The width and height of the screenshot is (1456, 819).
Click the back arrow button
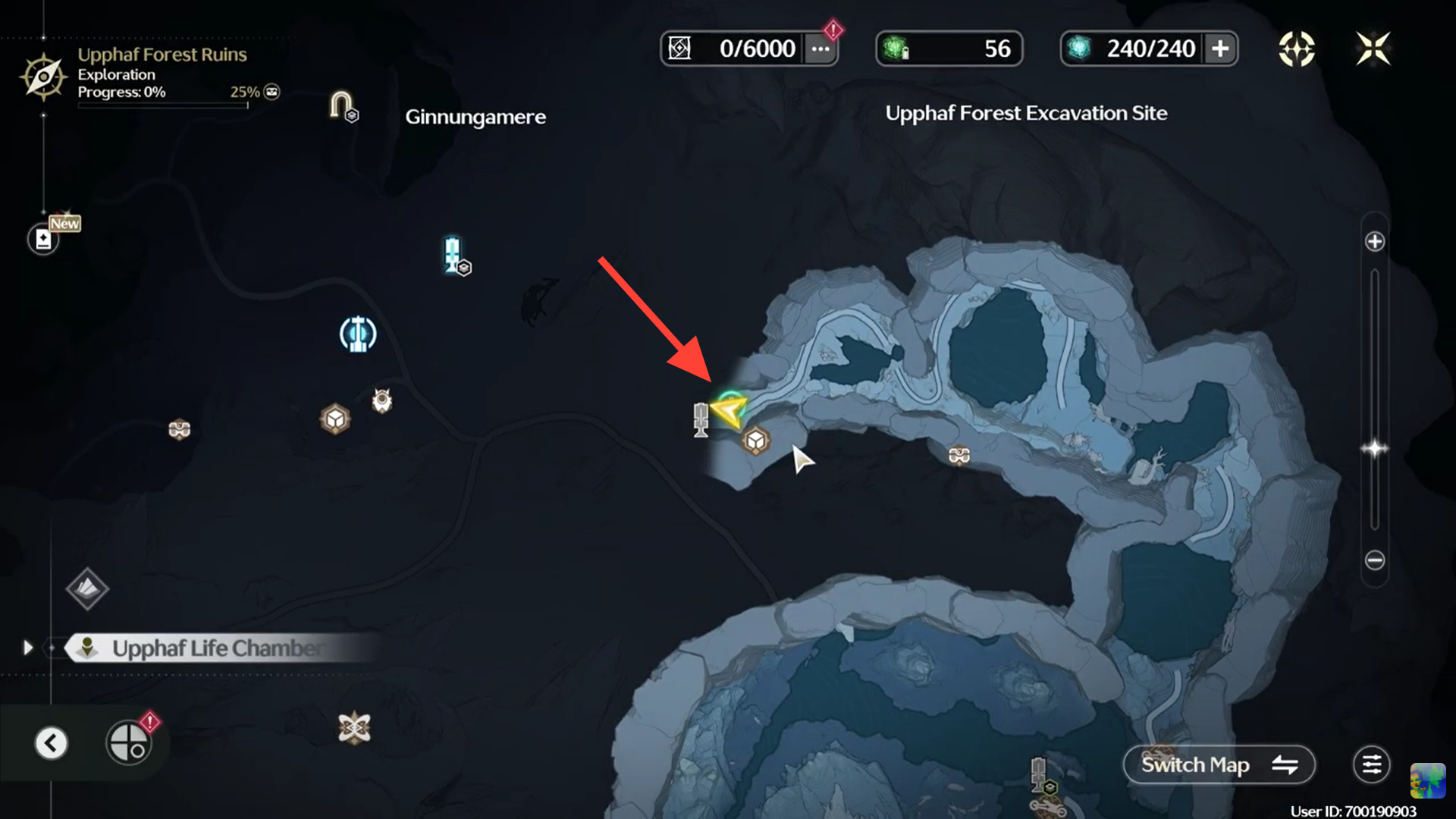pos(52,743)
